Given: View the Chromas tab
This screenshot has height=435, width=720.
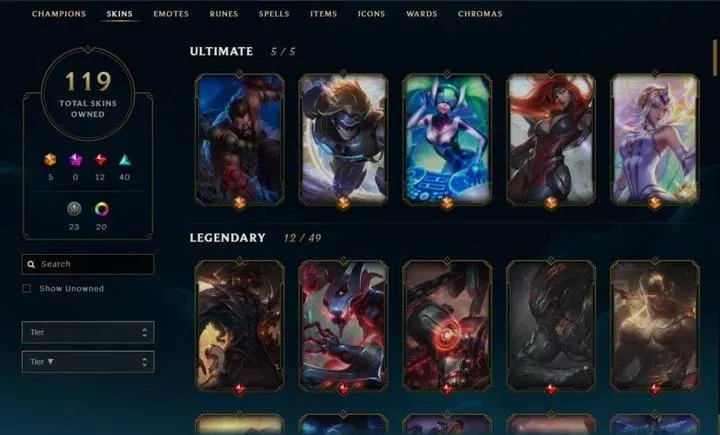Looking at the screenshot, I should coord(480,15).
